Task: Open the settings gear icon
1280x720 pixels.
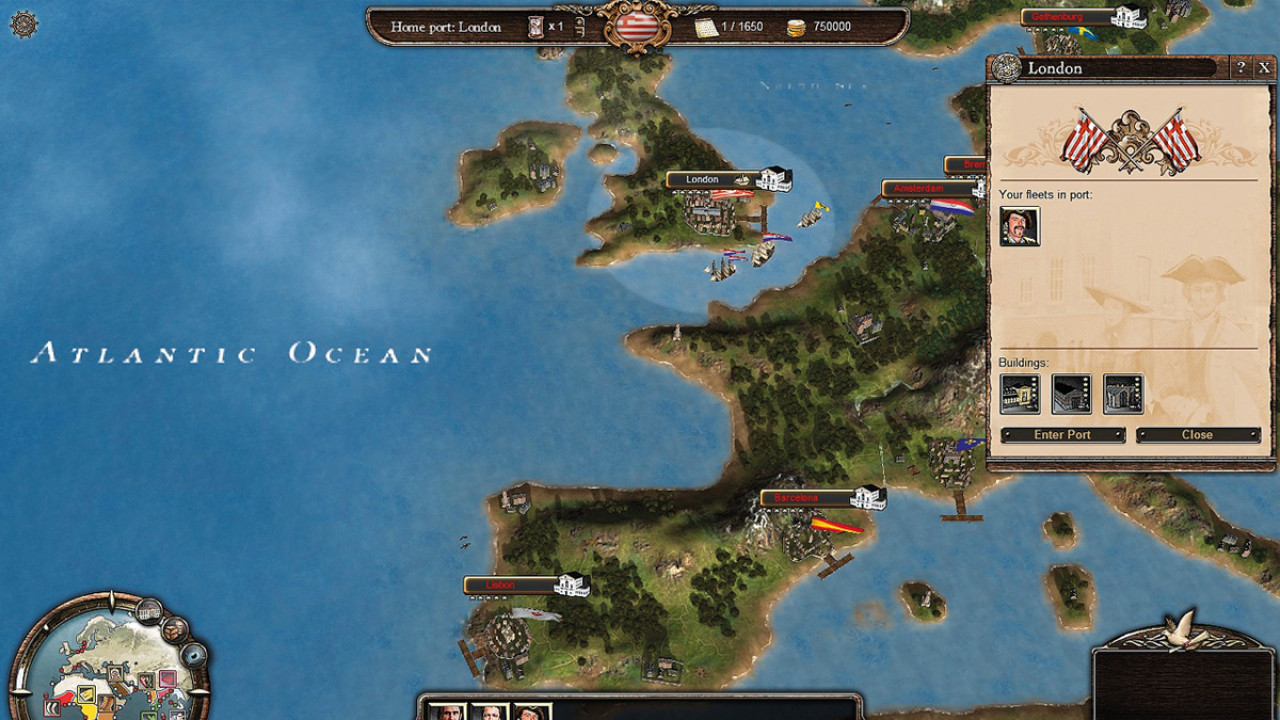Action: point(24,24)
